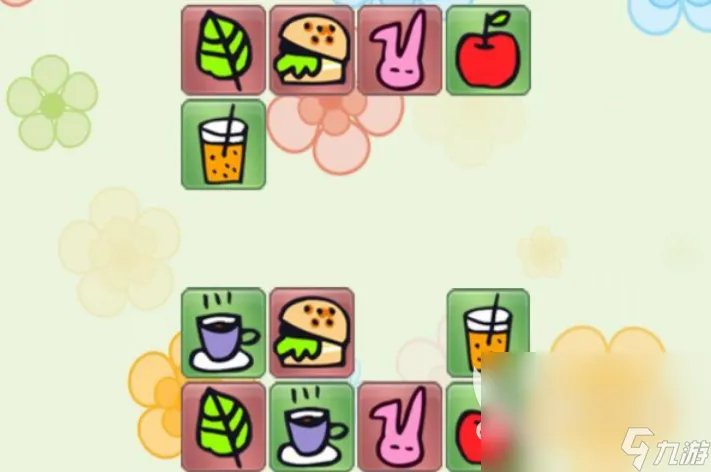Select the leaf tile above the orange juice
The image size is (711, 472).
pyautogui.click(x=223, y=49)
